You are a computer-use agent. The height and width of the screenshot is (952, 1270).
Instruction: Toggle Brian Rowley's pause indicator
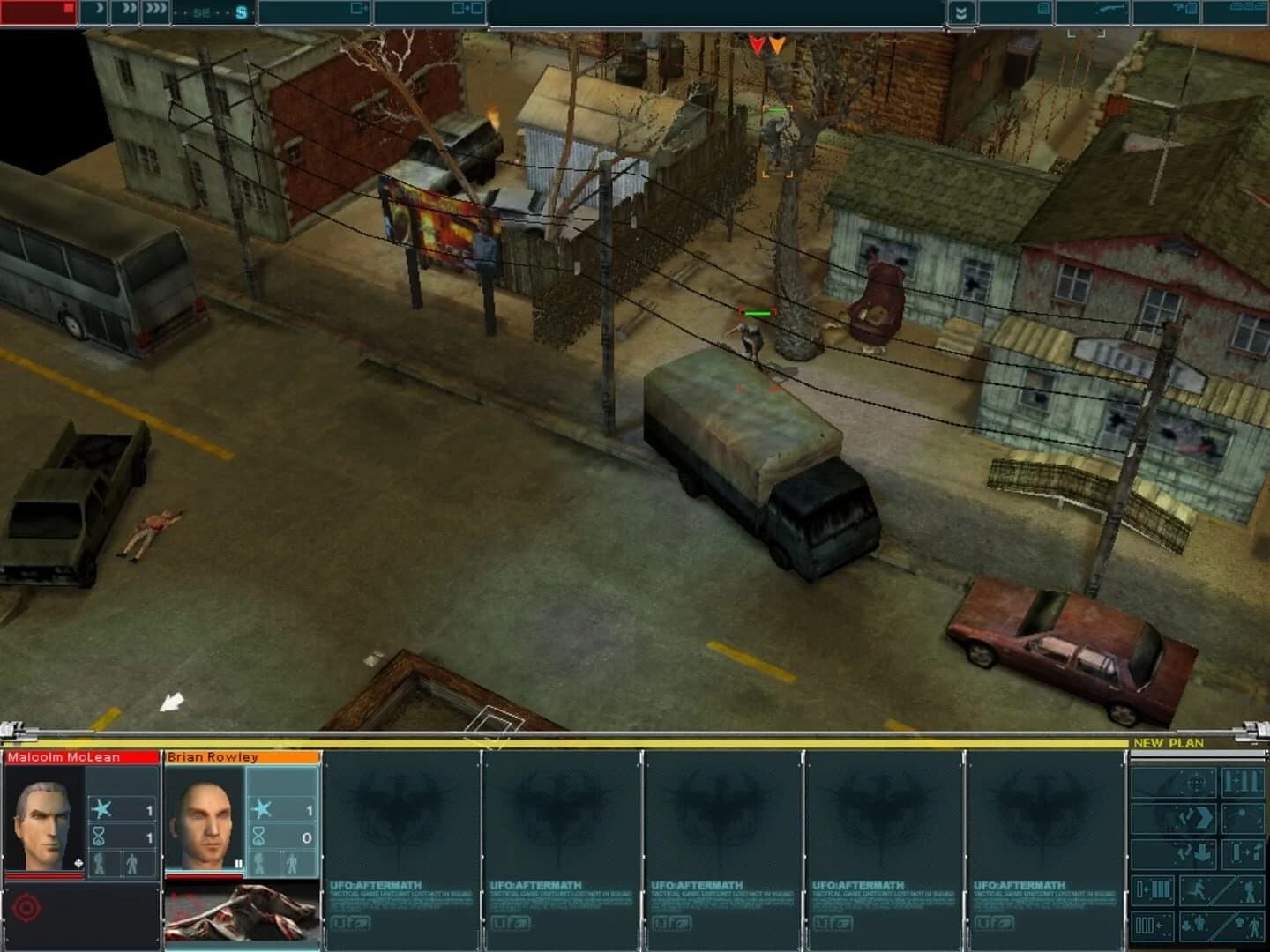(x=238, y=864)
